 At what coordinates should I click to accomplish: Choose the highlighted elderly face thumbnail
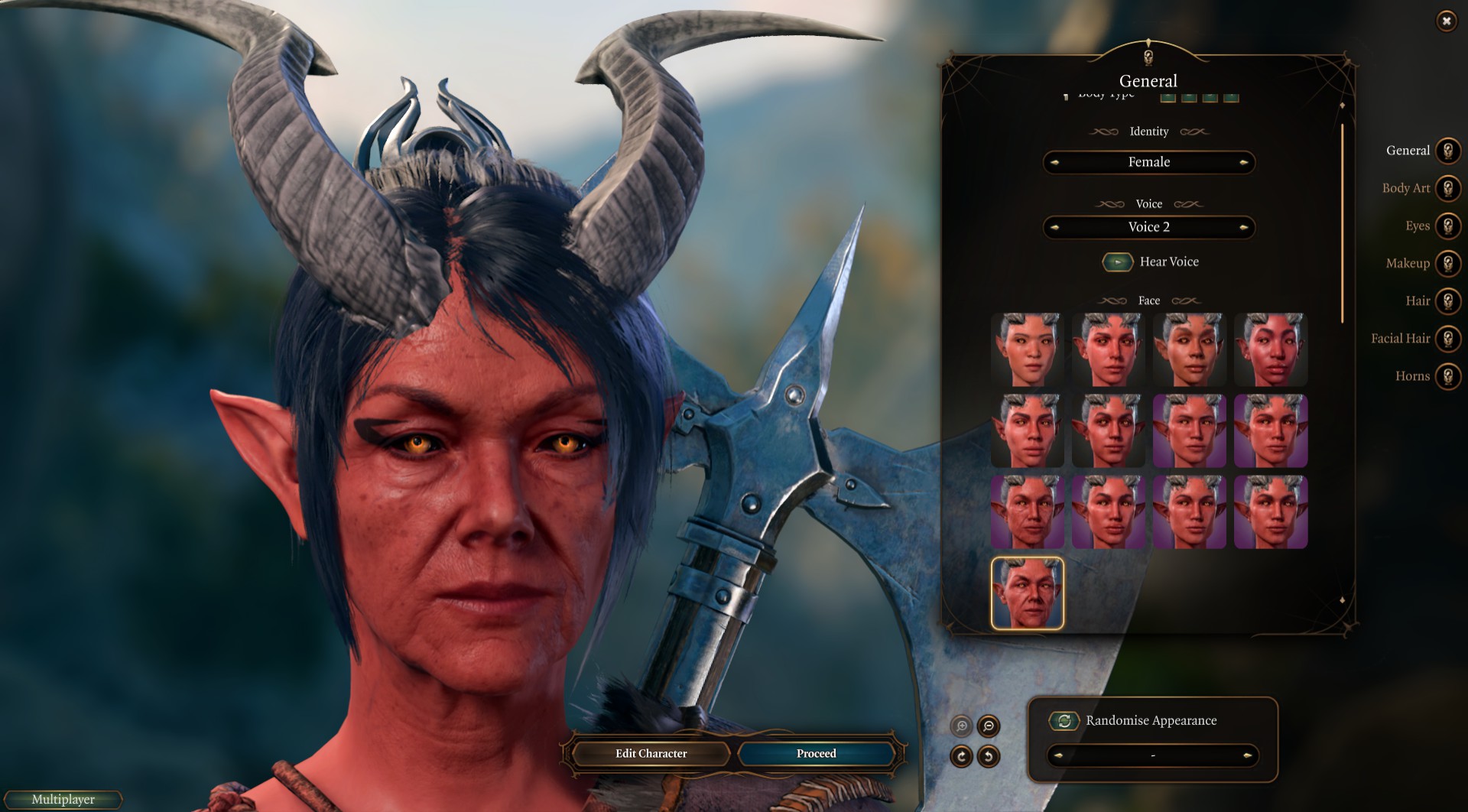point(1027,593)
